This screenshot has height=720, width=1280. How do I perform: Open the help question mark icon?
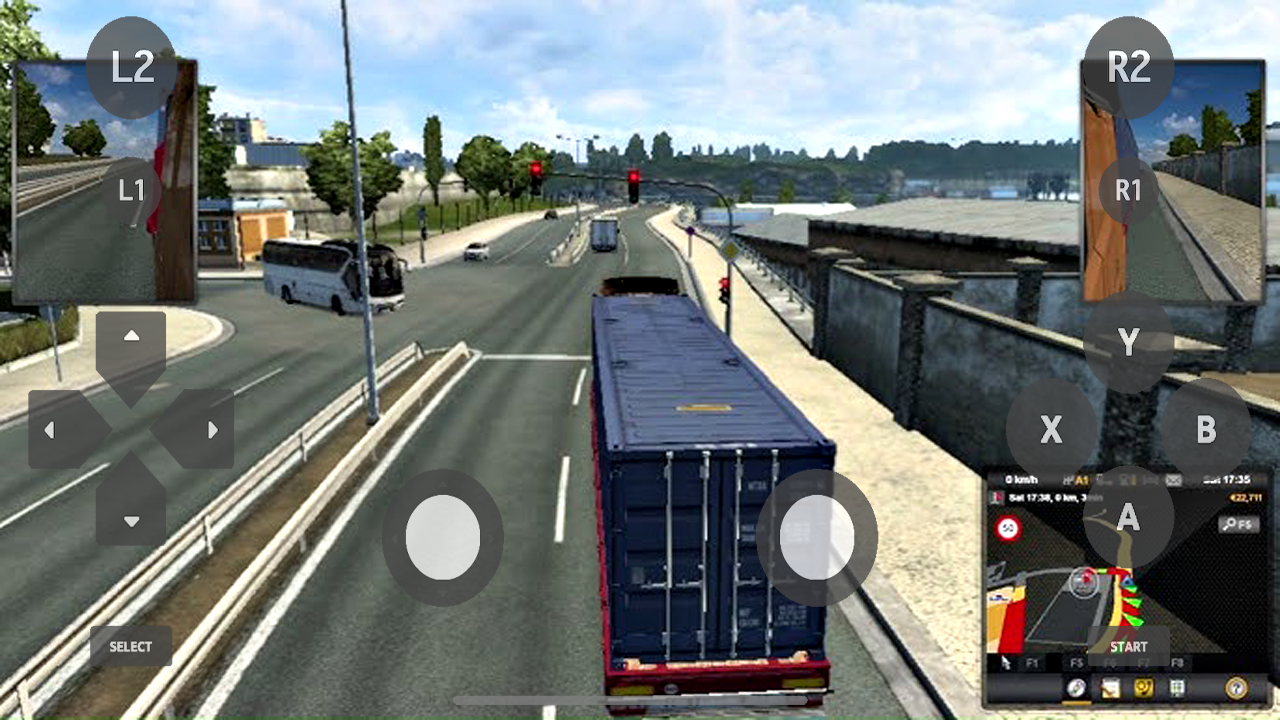pos(1236,688)
